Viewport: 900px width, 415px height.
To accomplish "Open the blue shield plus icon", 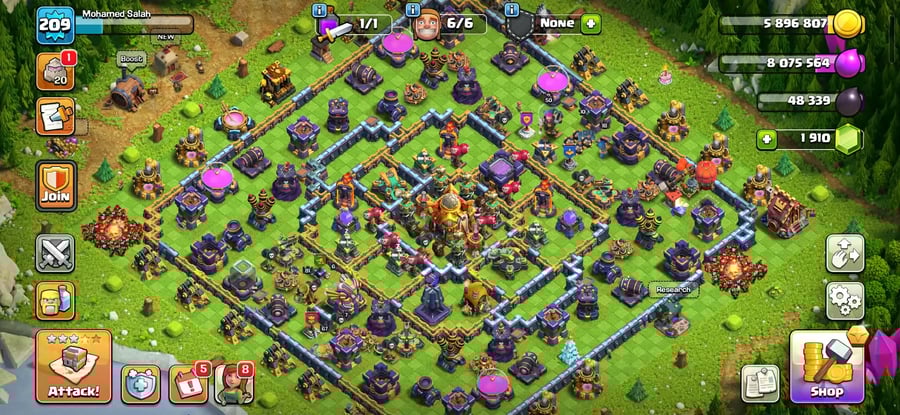I will click(141, 382).
